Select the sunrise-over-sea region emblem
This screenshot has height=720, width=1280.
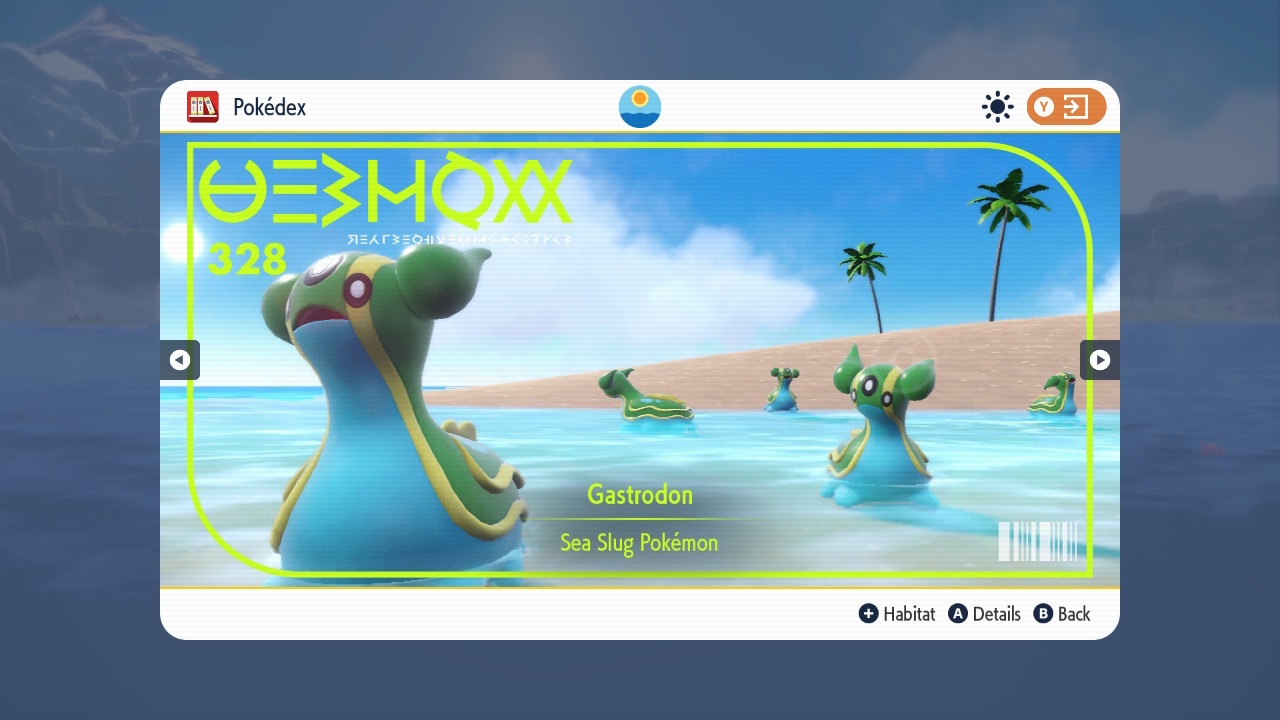coord(640,107)
